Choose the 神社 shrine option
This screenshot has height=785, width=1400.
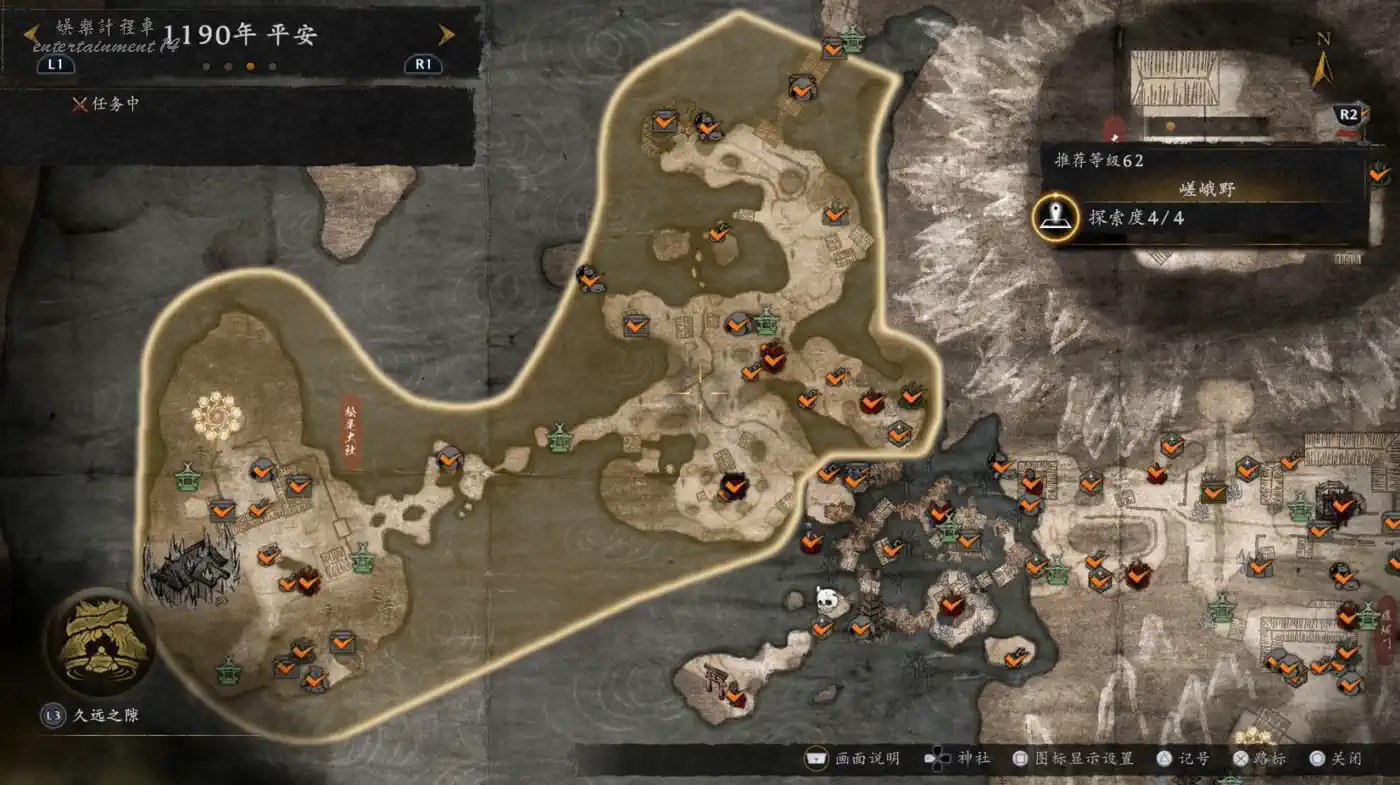(x=957, y=759)
